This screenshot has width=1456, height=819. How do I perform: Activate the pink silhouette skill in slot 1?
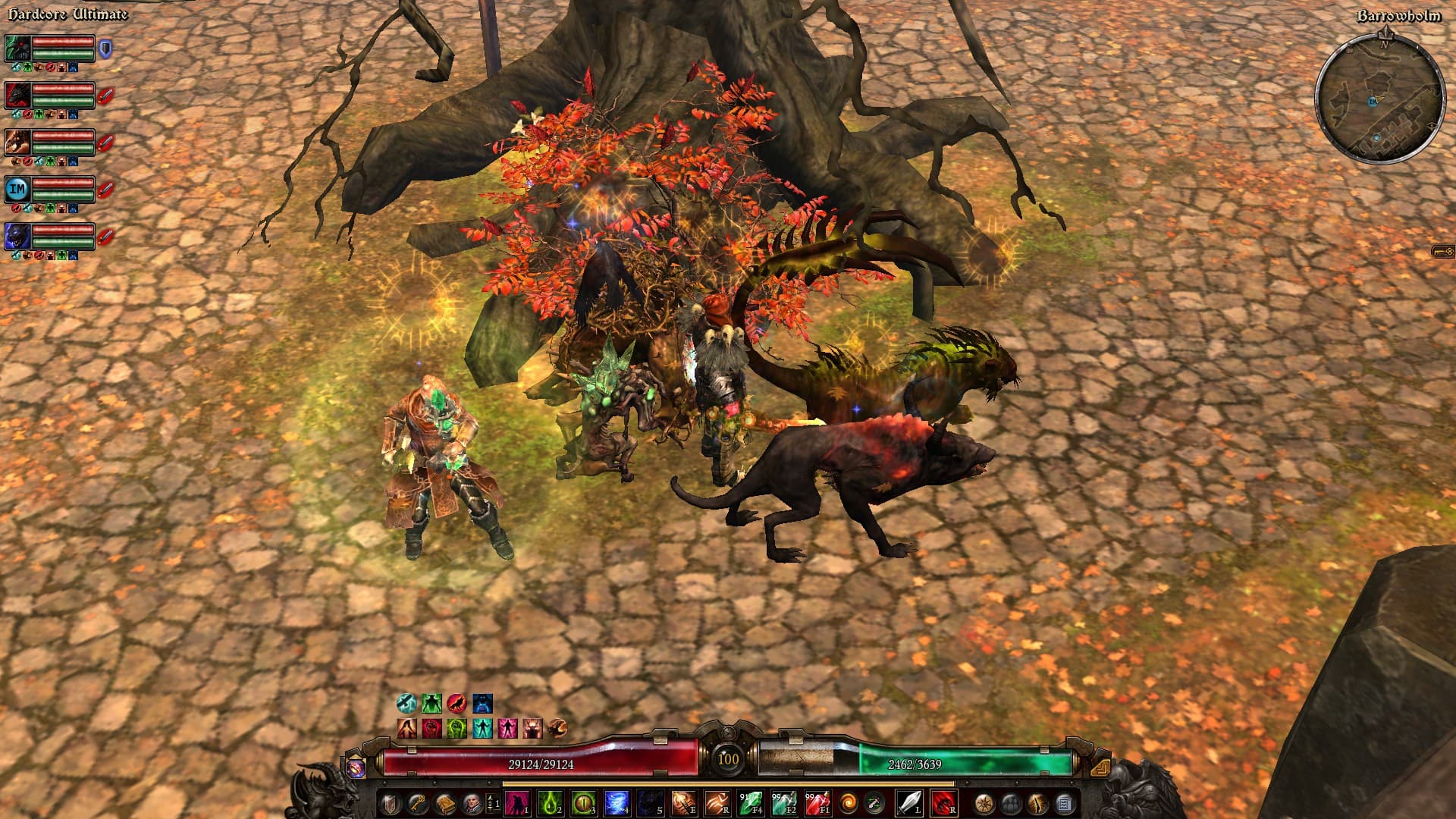click(x=517, y=802)
